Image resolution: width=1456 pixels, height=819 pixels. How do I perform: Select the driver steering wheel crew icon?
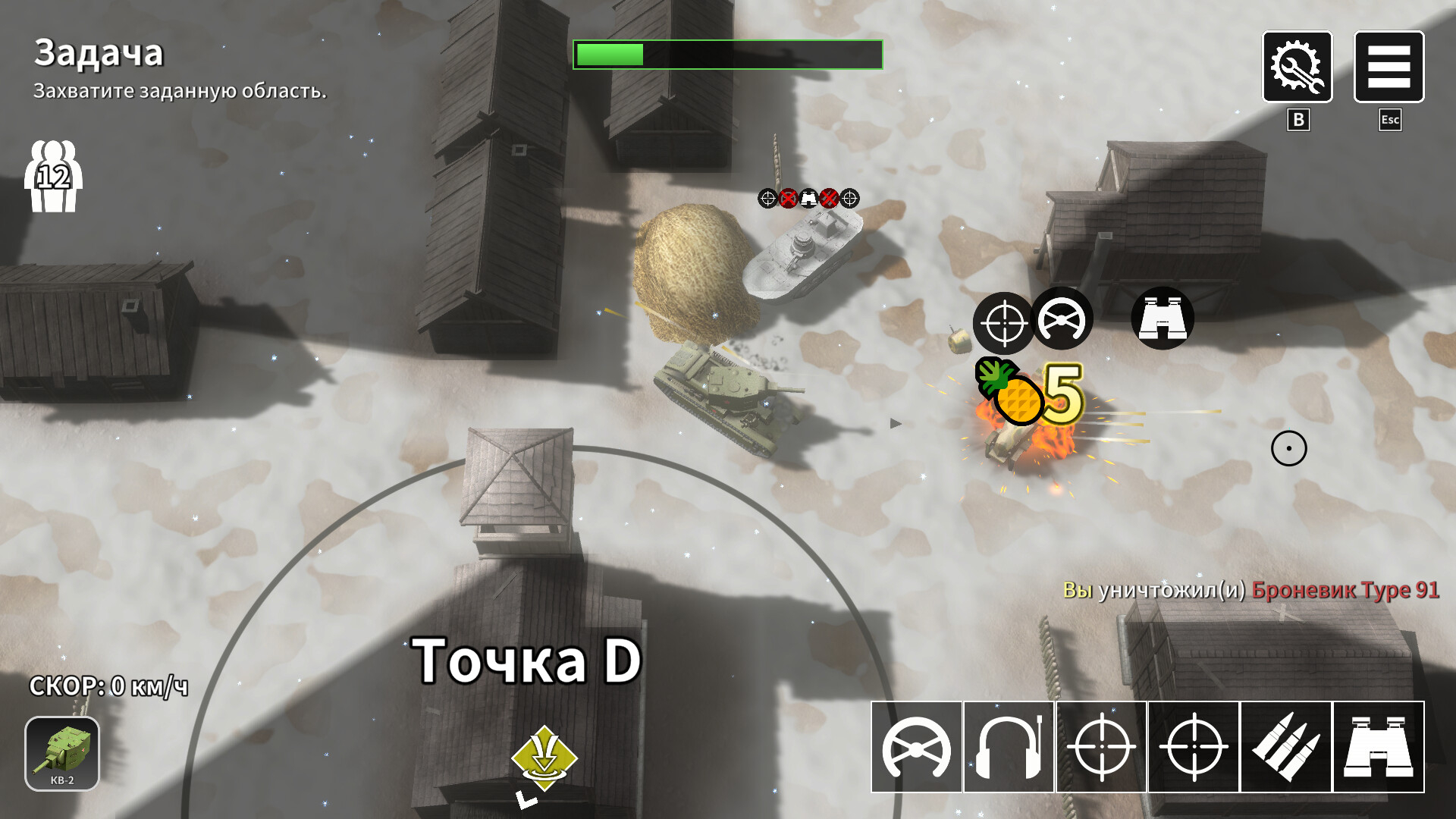tap(916, 747)
